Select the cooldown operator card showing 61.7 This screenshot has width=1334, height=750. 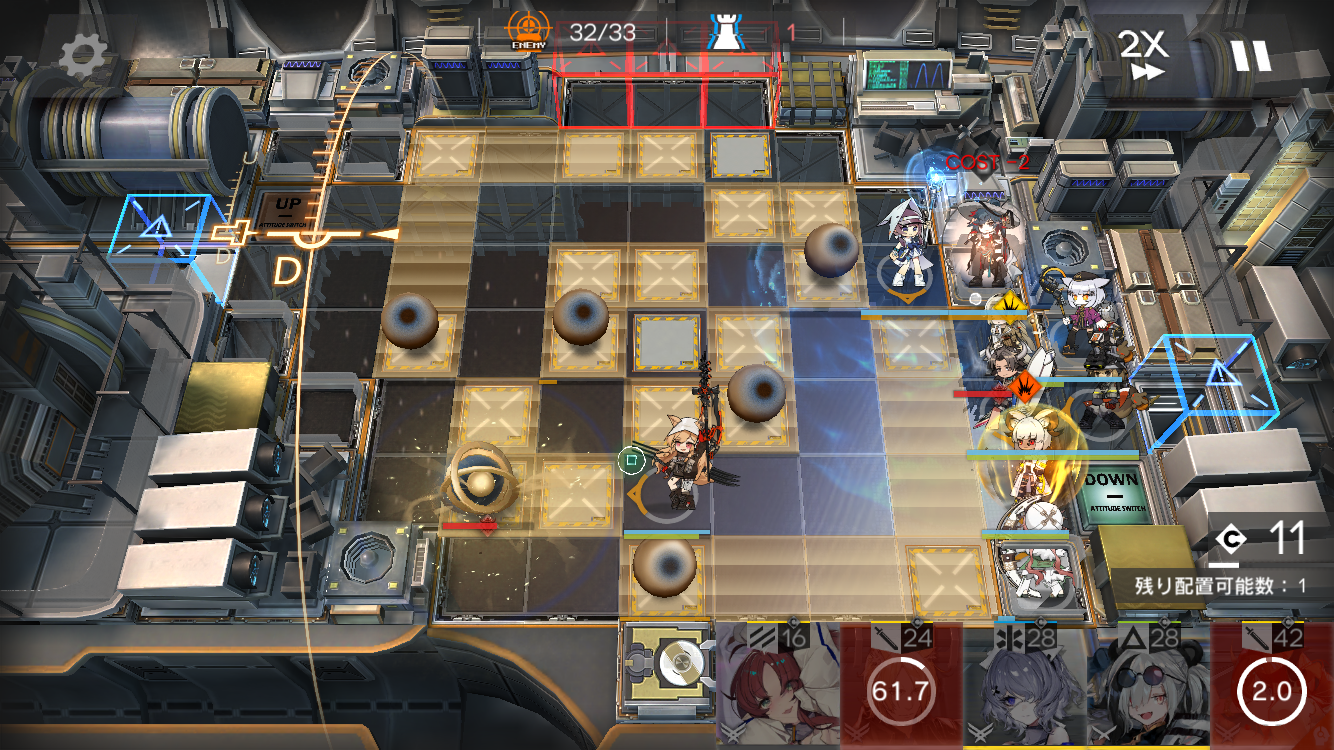(901, 687)
